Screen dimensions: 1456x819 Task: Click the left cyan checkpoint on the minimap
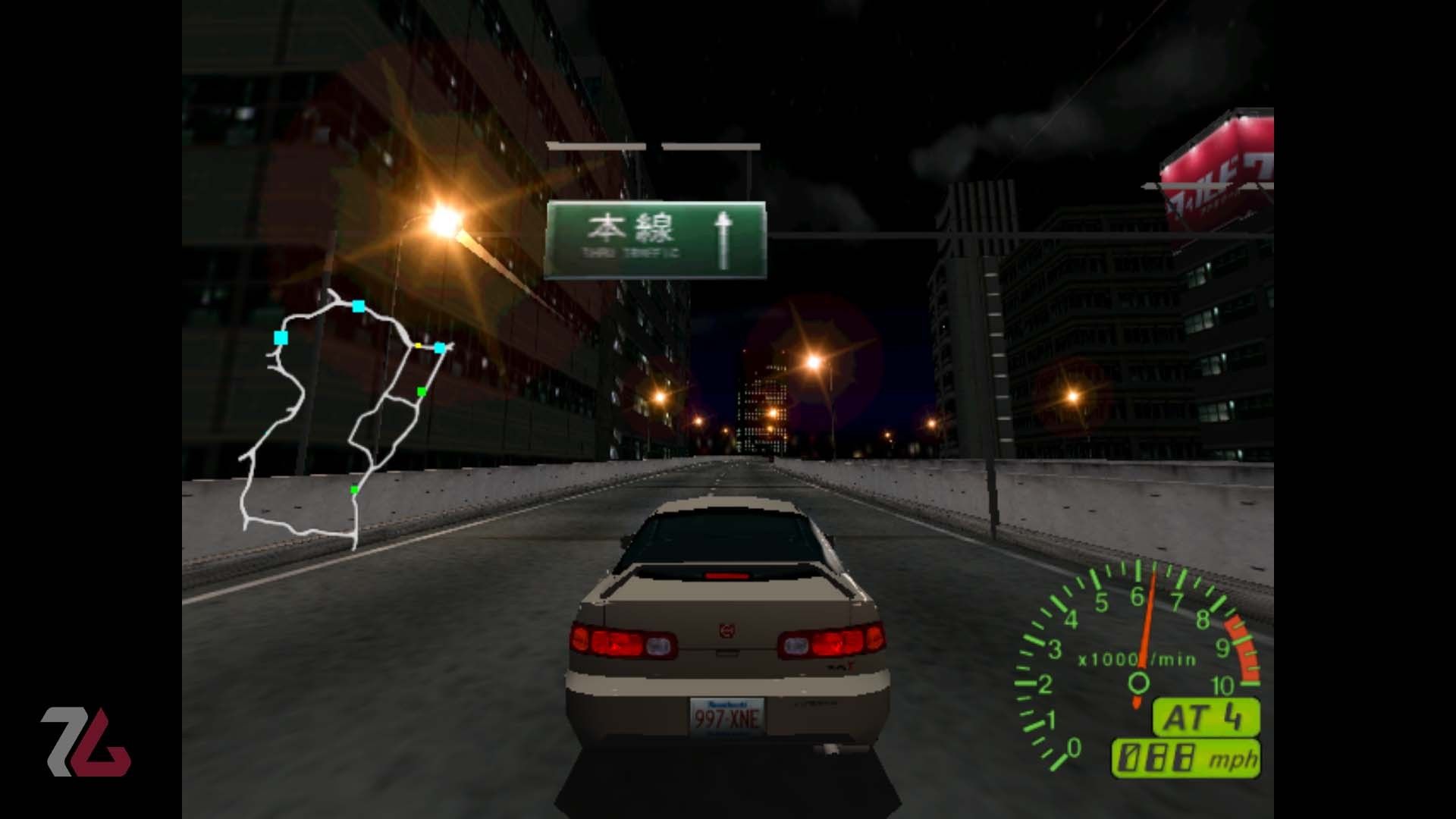click(x=280, y=337)
